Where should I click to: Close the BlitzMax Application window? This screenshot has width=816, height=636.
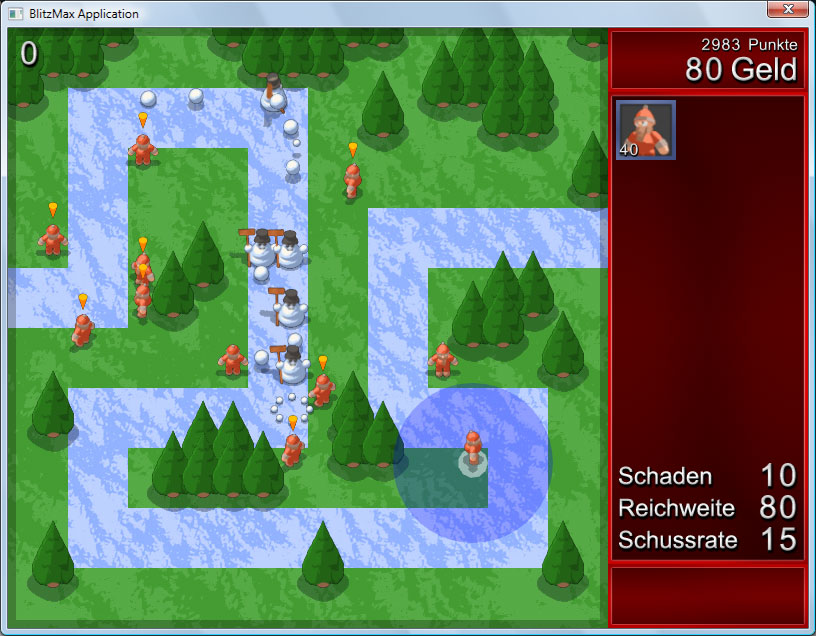pos(787,9)
